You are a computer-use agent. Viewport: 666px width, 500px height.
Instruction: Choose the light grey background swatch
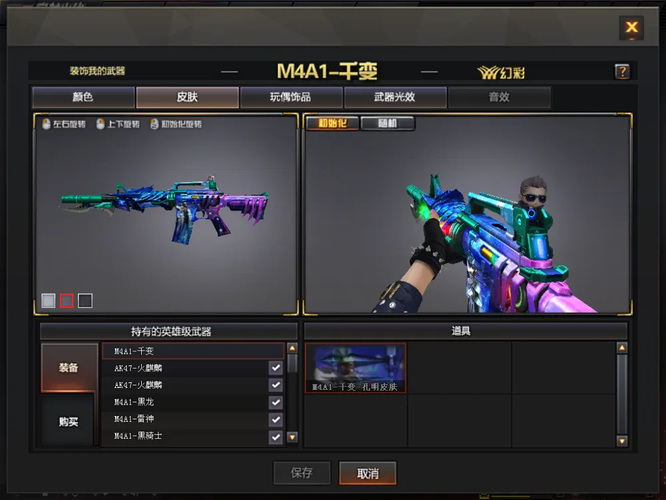tap(48, 300)
